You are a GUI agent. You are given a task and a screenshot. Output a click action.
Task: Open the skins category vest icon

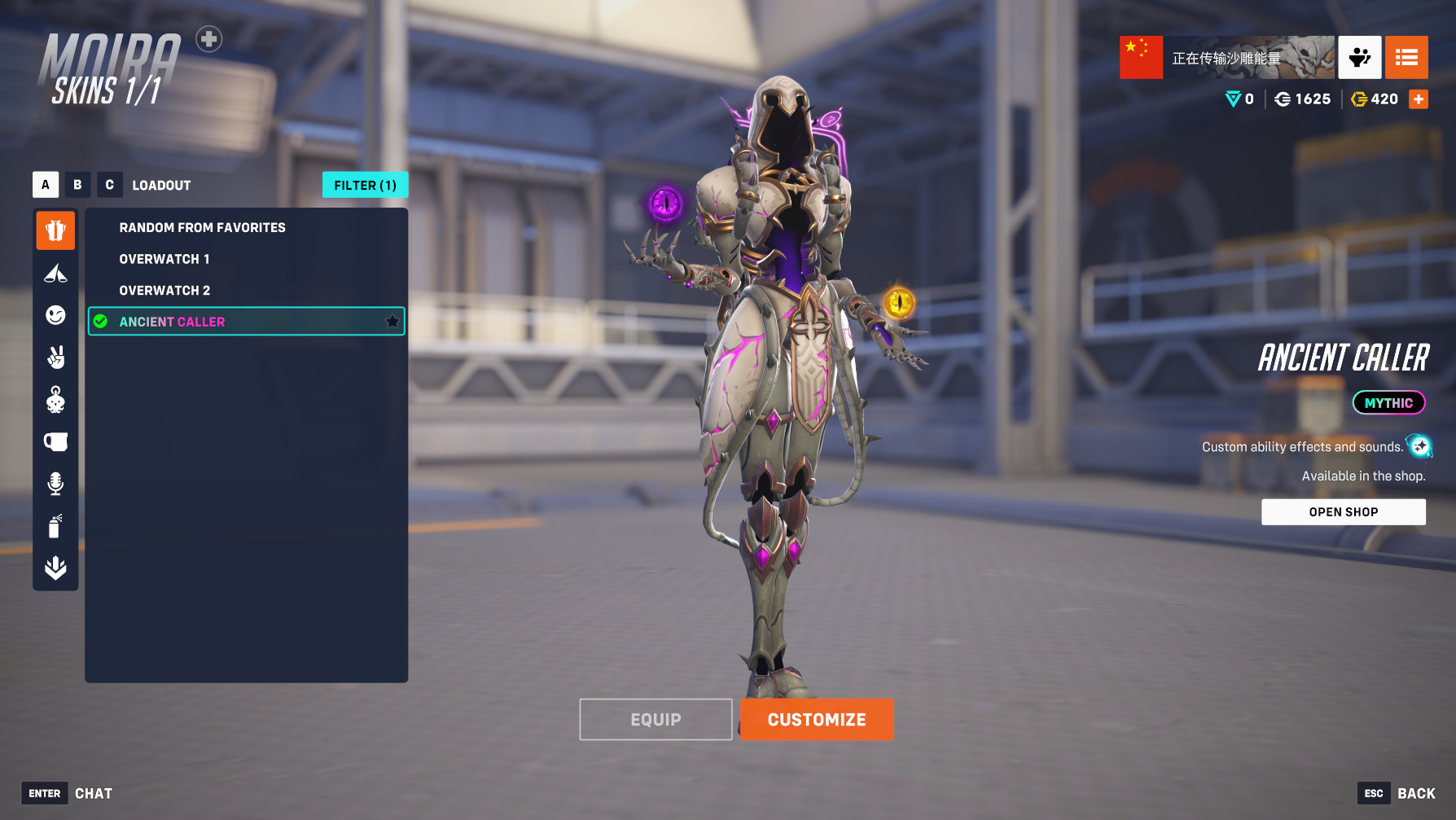(x=55, y=230)
